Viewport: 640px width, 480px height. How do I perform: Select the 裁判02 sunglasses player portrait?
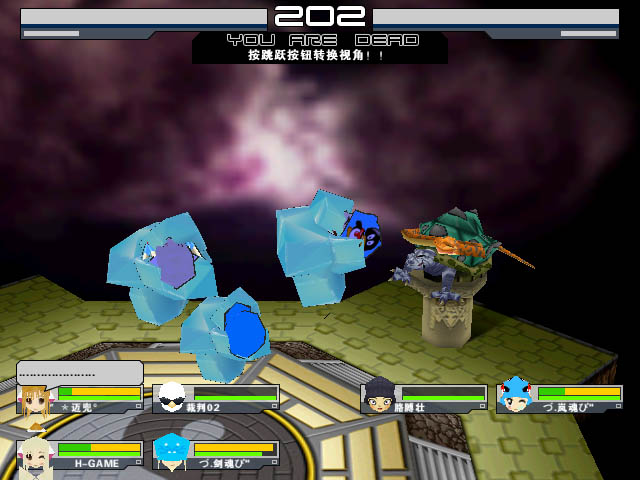pyautogui.click(x=172, y=398)
